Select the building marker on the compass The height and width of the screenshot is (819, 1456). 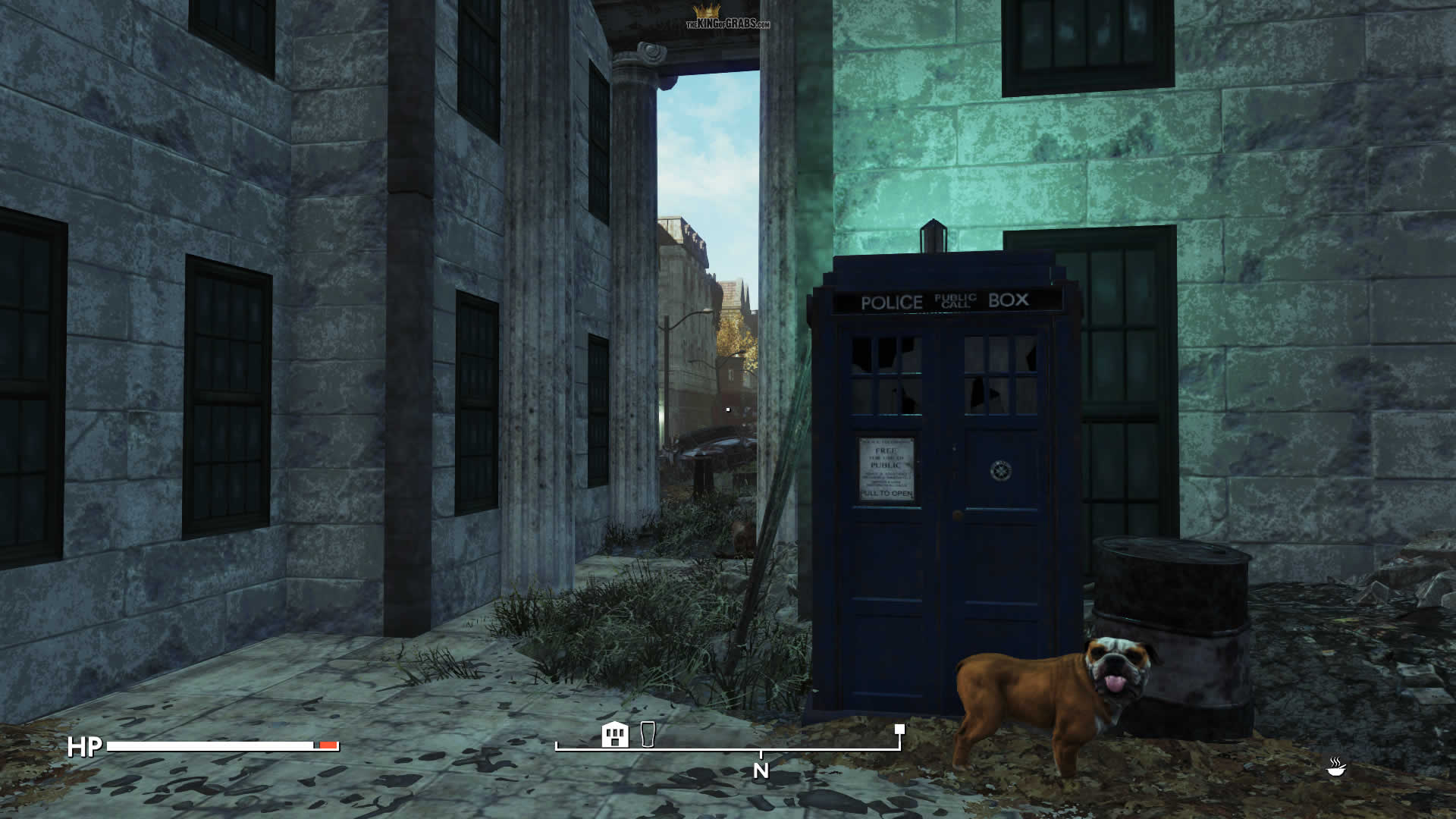pyautogui.click(x=615, y=734)
